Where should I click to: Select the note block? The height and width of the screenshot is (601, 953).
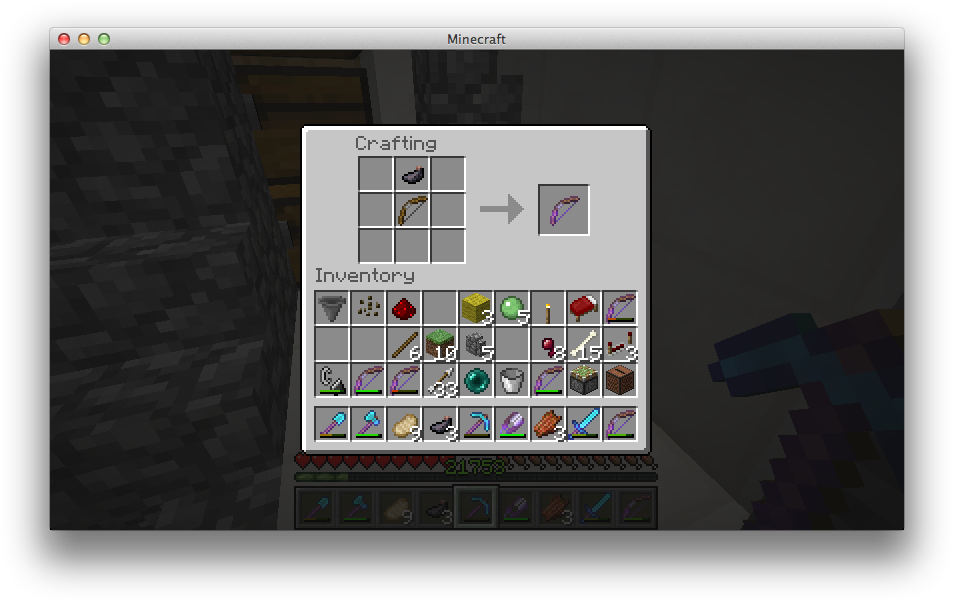(x=619, y=381)
